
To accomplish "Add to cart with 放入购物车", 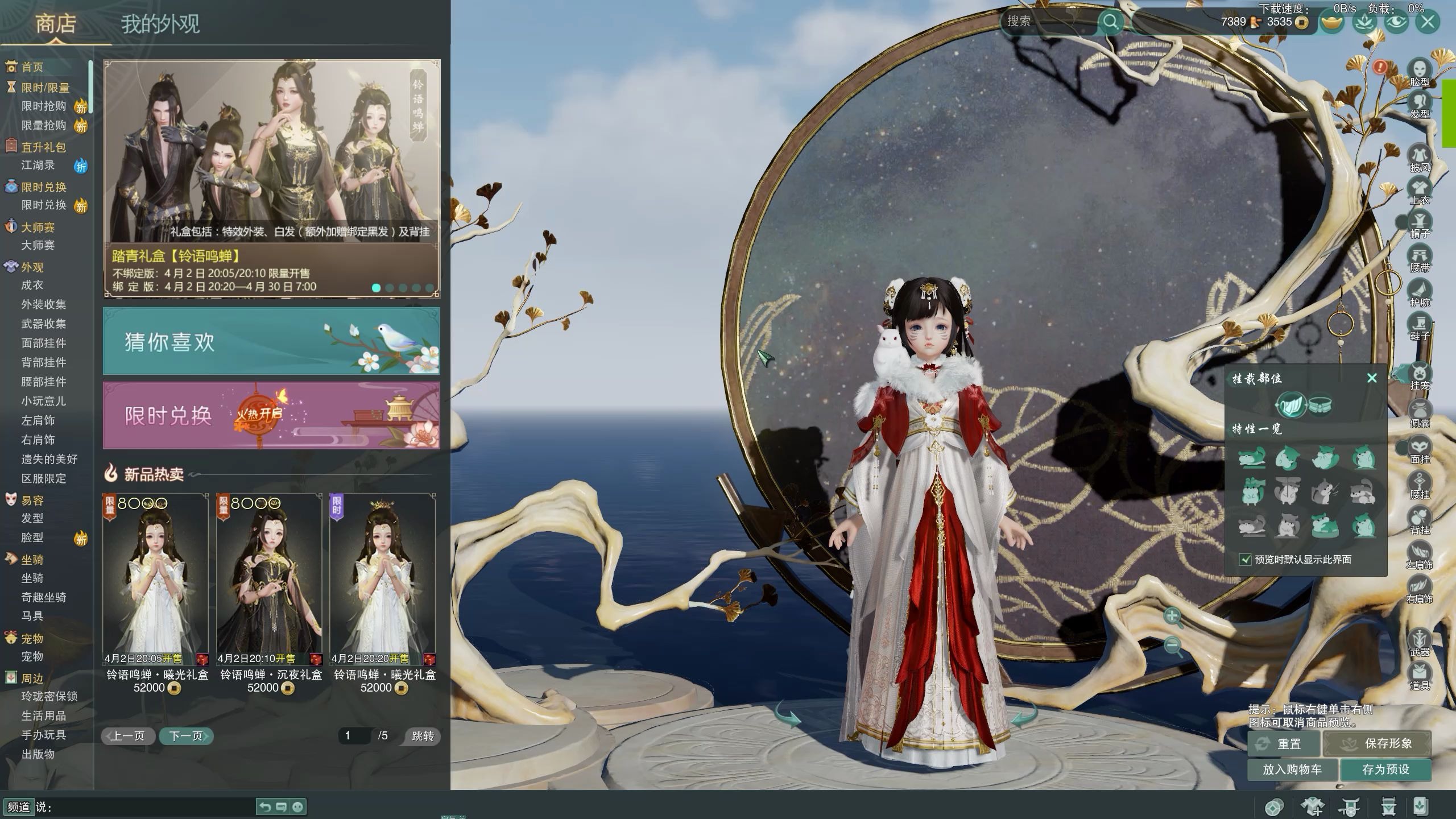I will (1292, 770).
